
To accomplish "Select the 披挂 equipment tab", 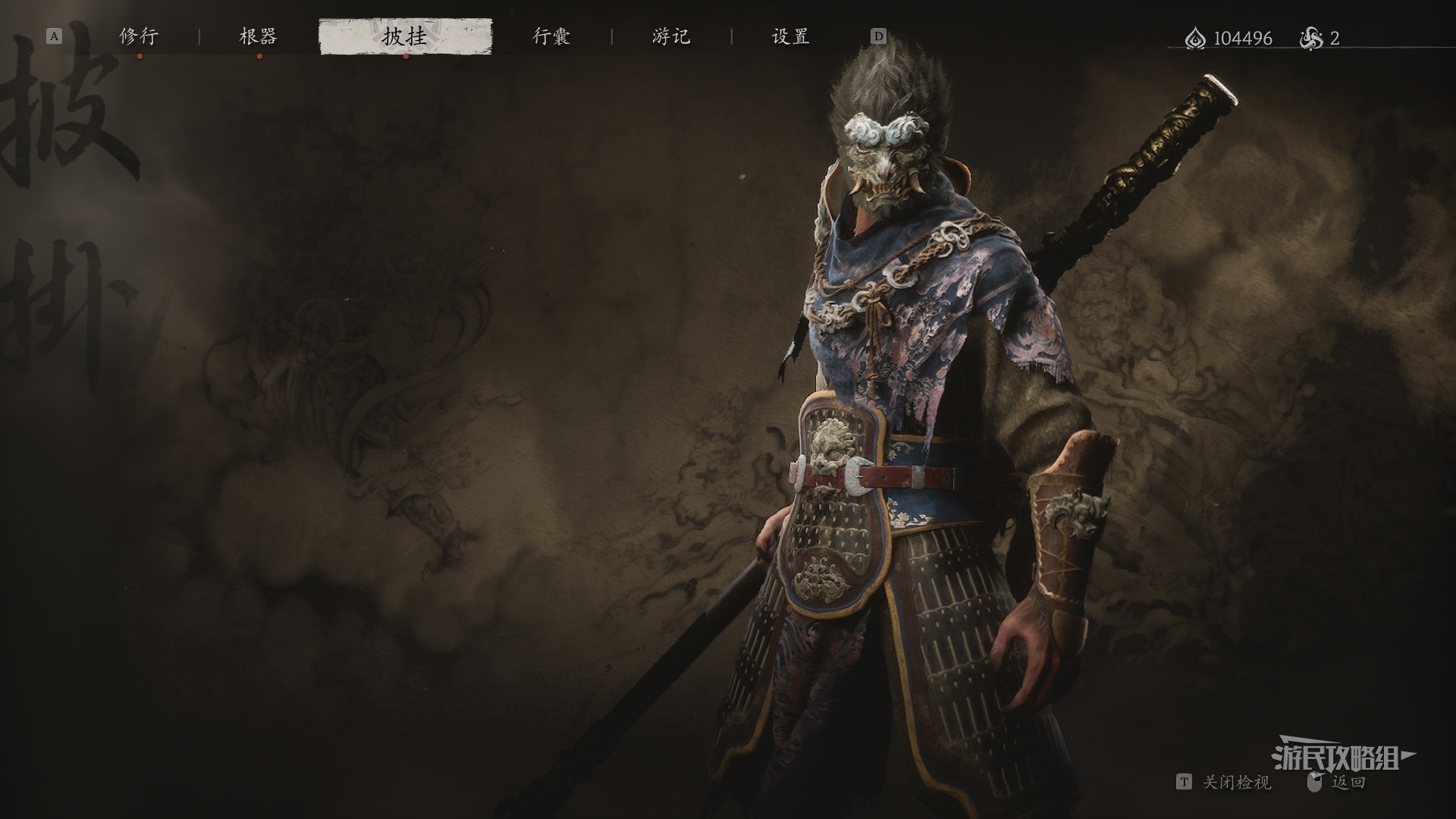I will 405,36.
